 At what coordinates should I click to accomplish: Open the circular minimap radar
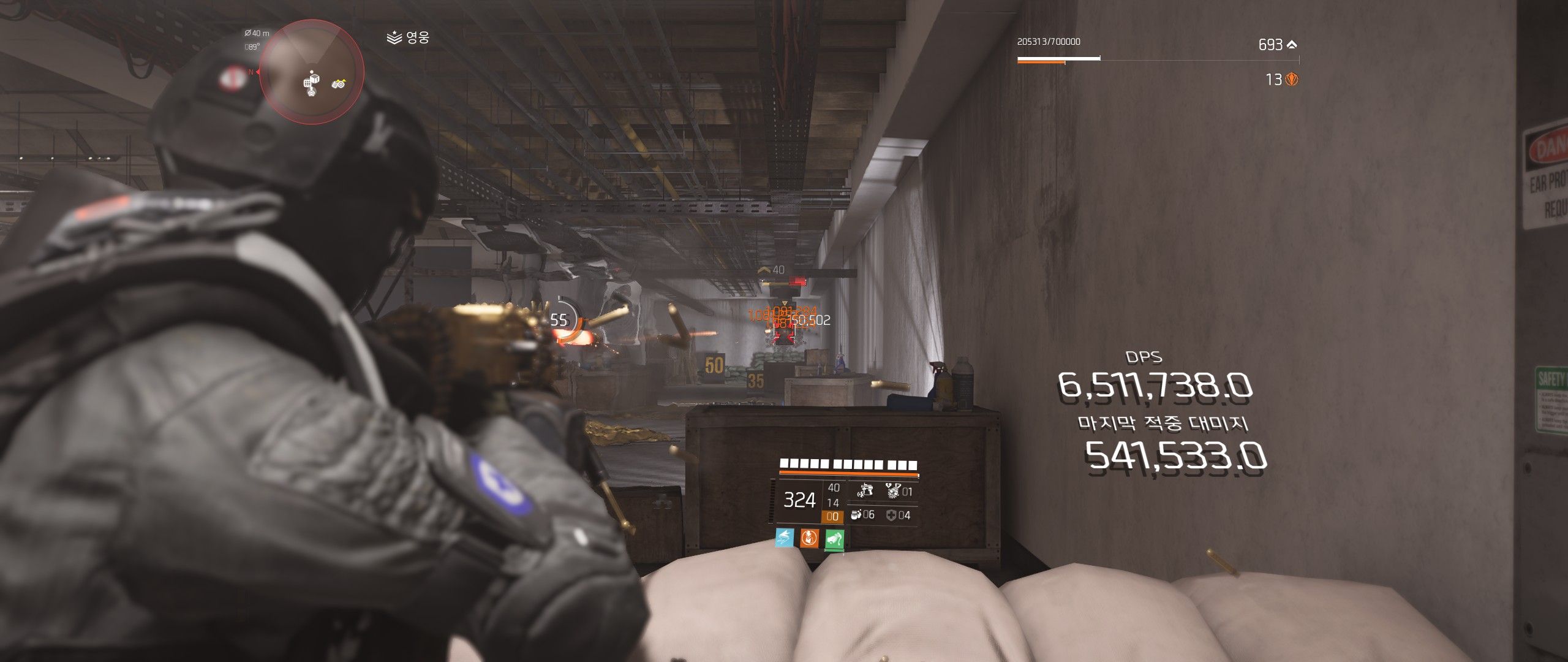coord(312,72)
